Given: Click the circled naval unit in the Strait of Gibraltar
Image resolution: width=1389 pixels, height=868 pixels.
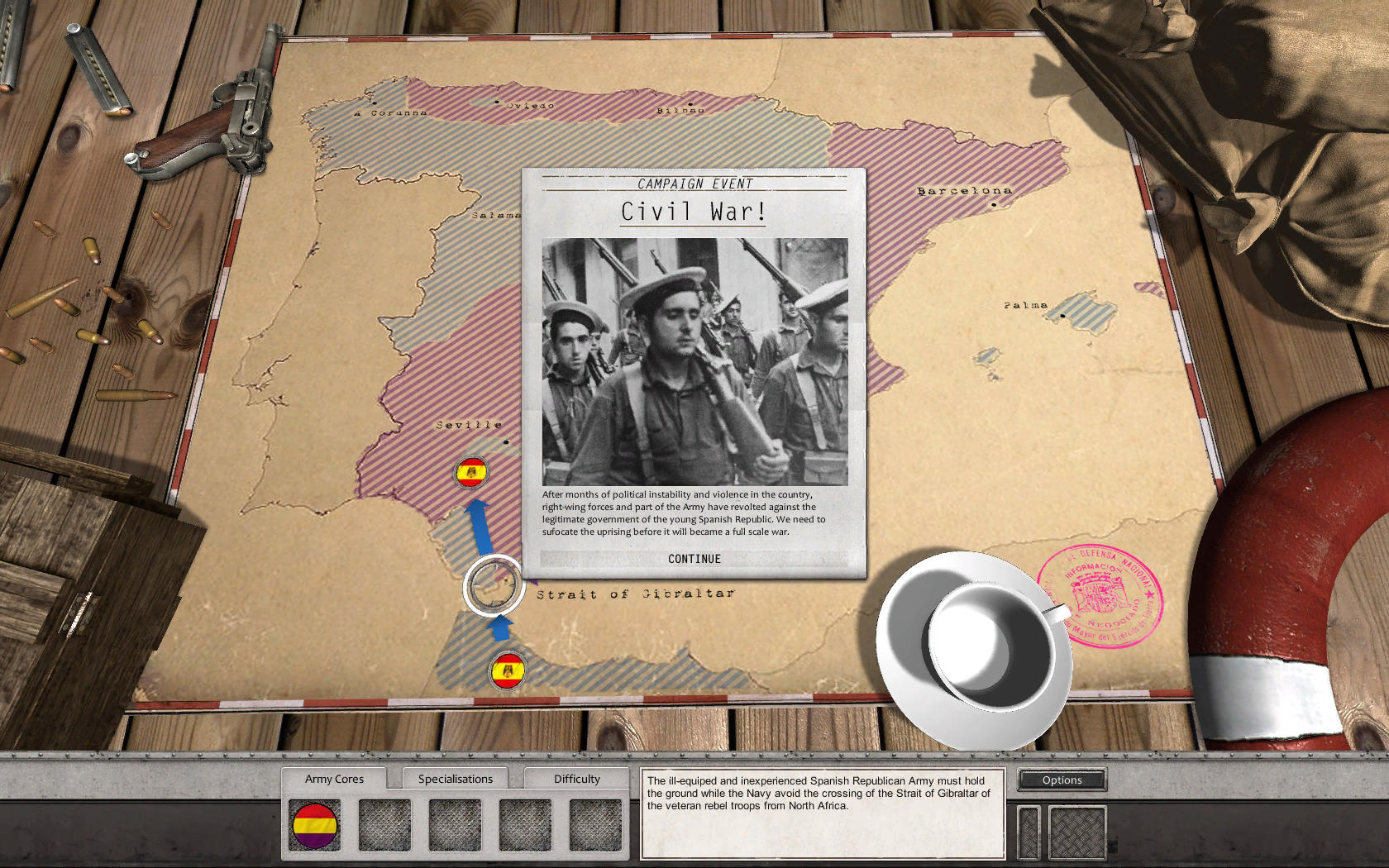Looking at the screenshot, I should tap(493, 586).
